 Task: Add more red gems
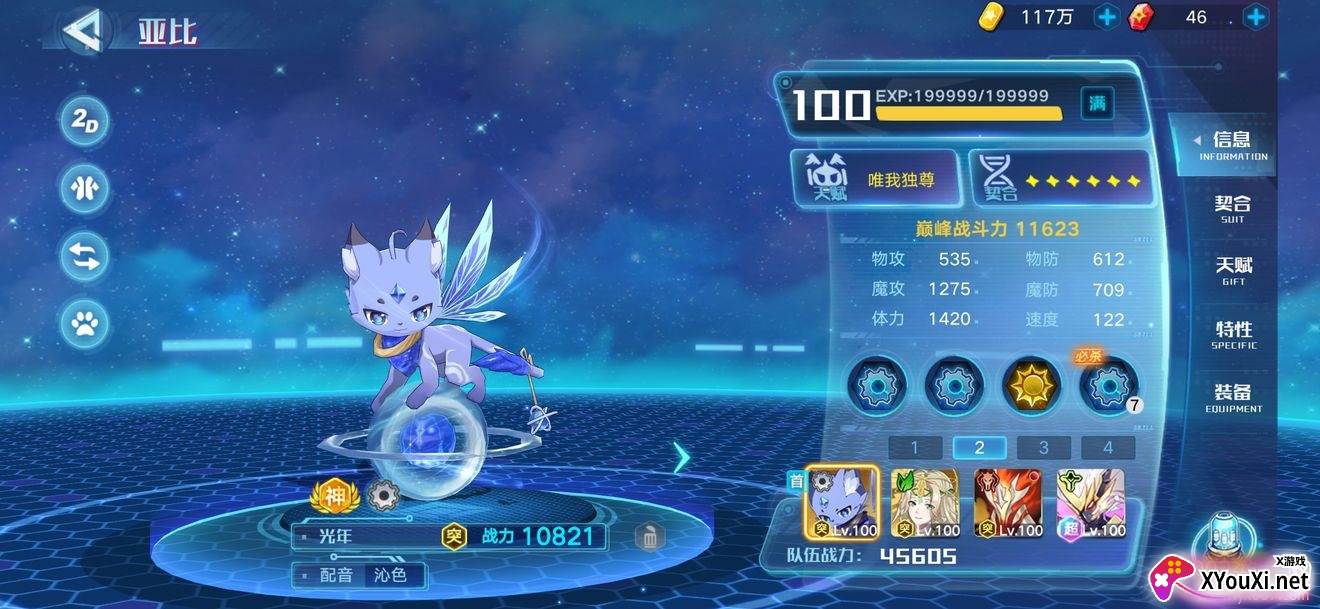tap(1255, 17)
